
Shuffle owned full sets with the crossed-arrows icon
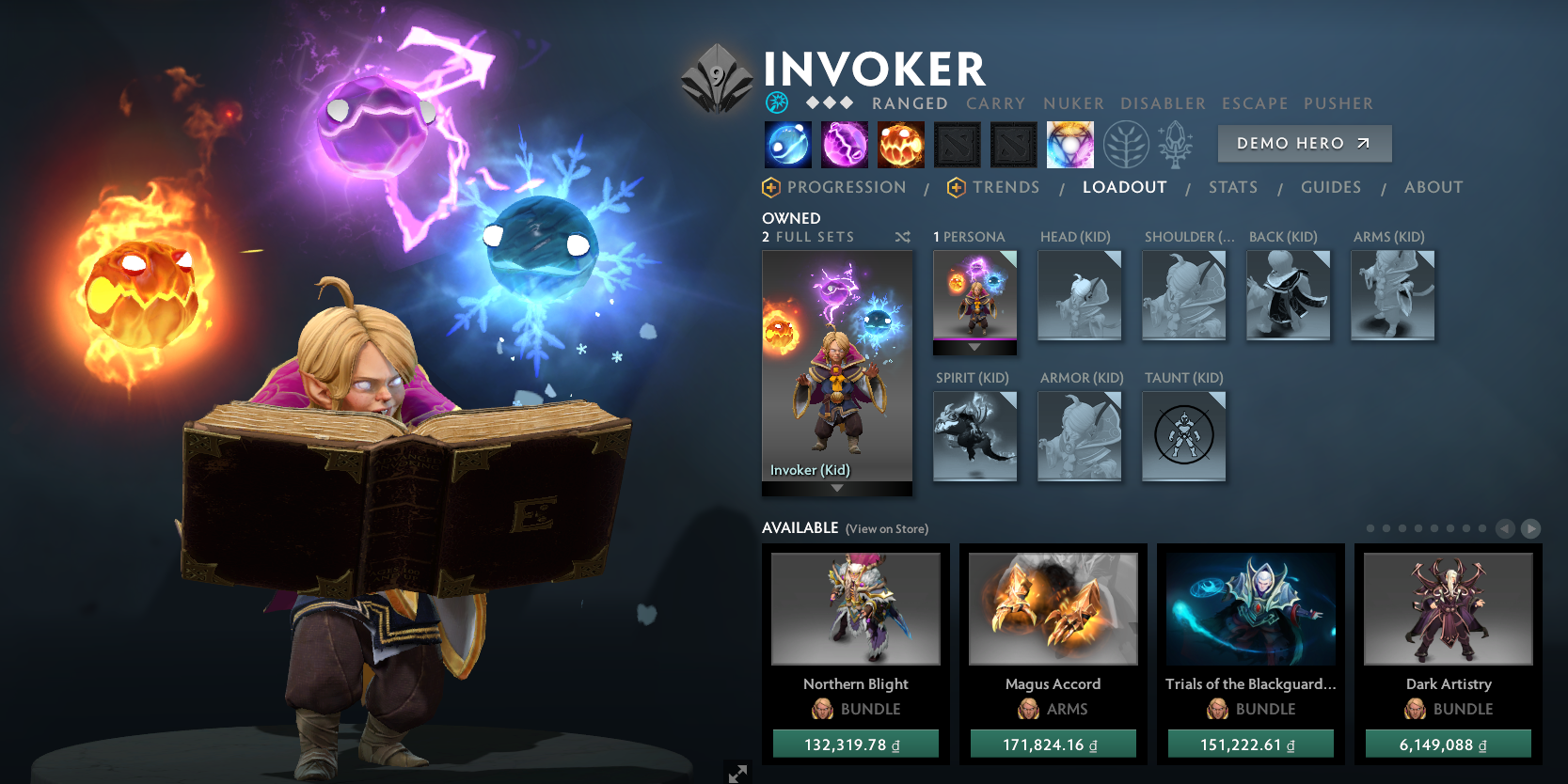[902, 237]
